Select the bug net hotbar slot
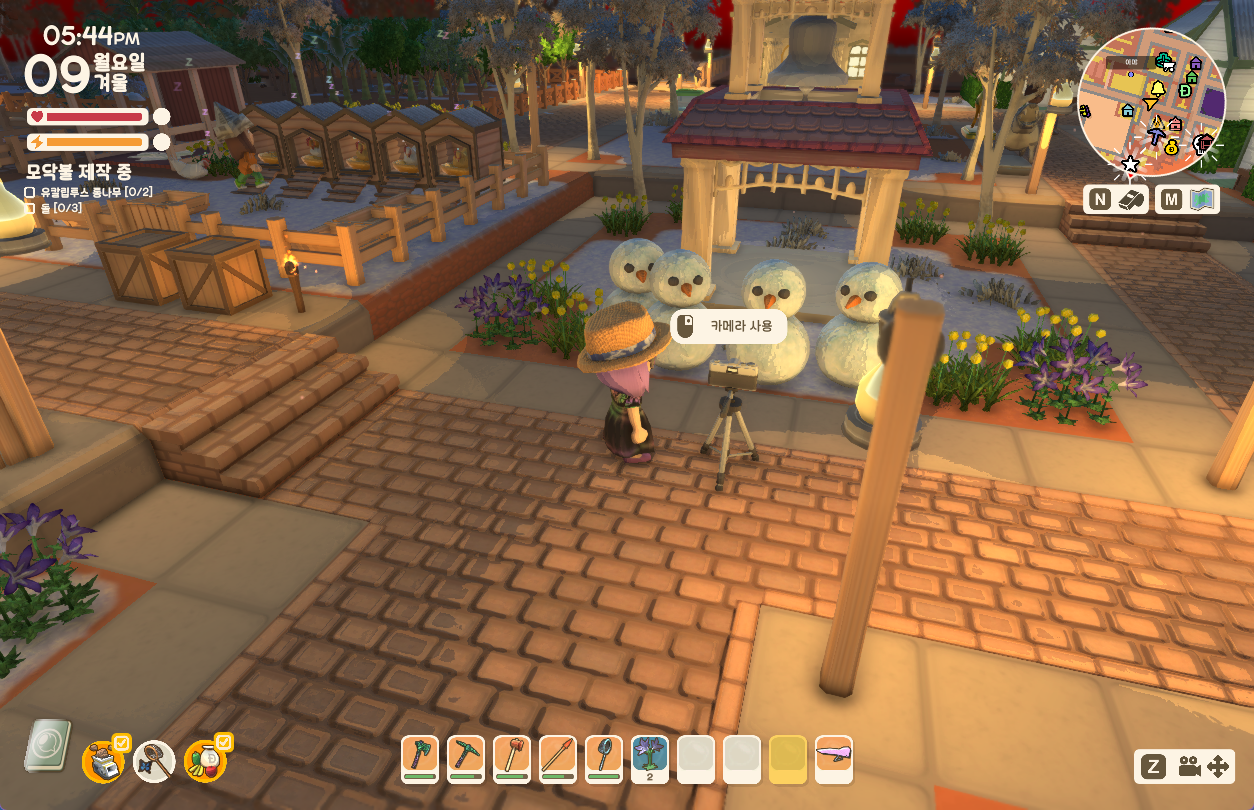The width and height of the screenshot is (1254, 810). (603, 759)
